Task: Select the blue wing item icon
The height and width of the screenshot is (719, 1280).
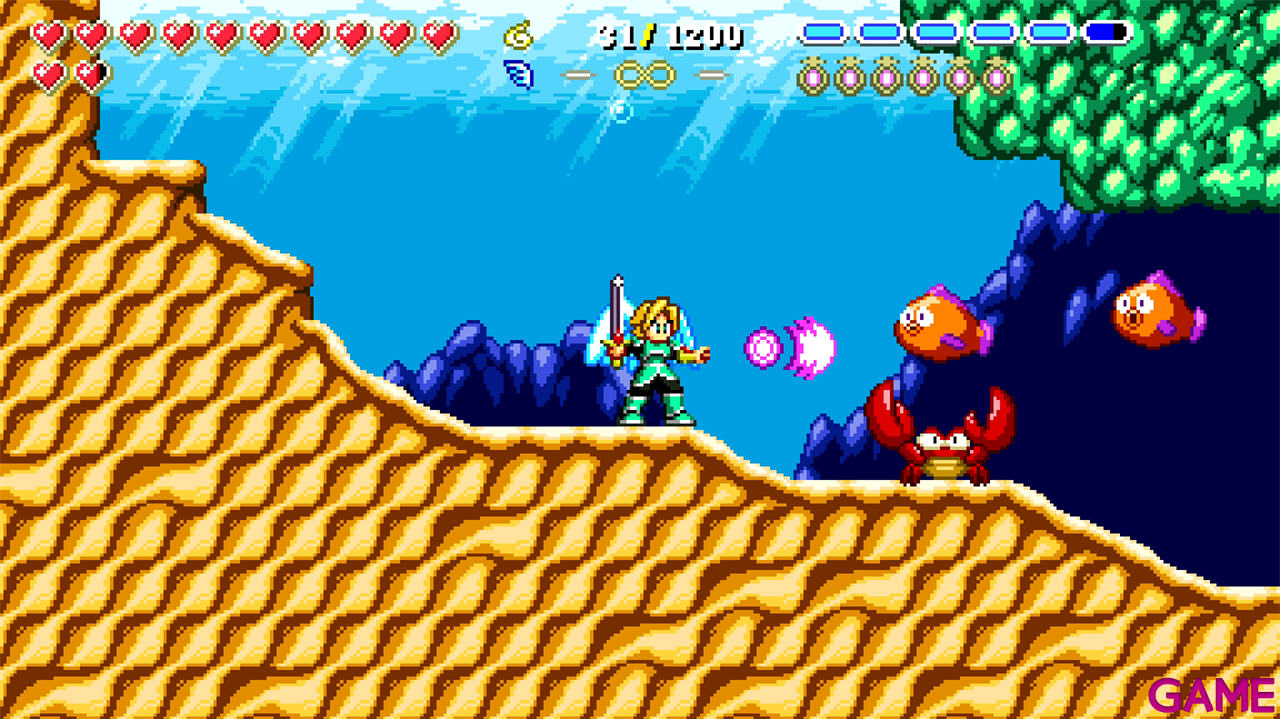Action: click(518, 74)
